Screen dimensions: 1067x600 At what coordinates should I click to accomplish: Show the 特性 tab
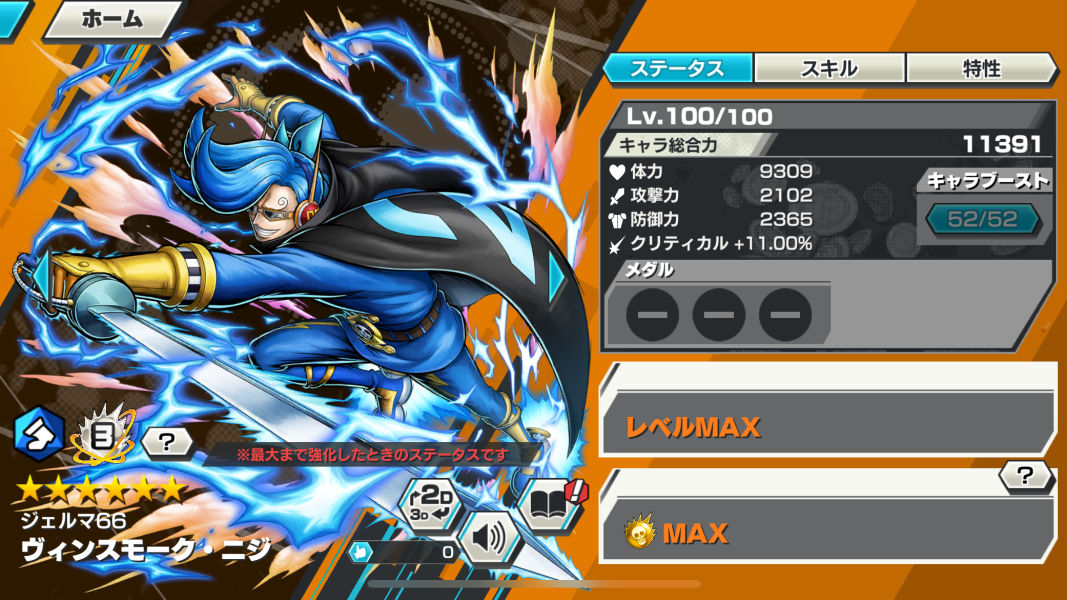coord(981,68)
